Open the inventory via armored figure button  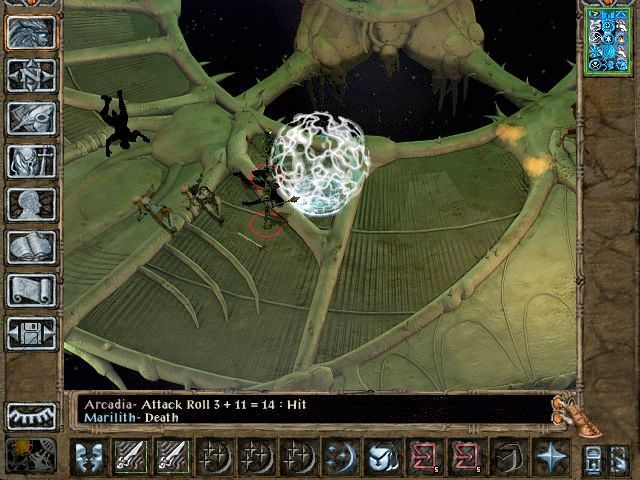click(31, 161)
